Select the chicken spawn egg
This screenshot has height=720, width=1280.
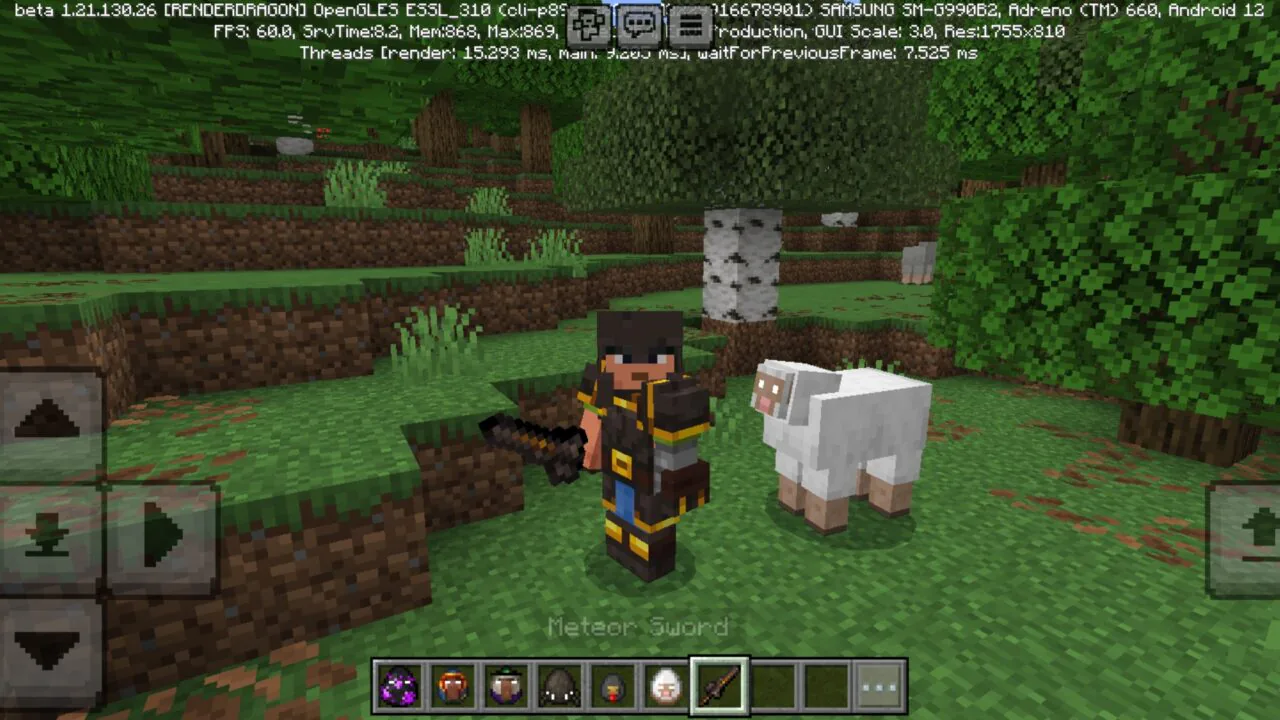(613, 685)
